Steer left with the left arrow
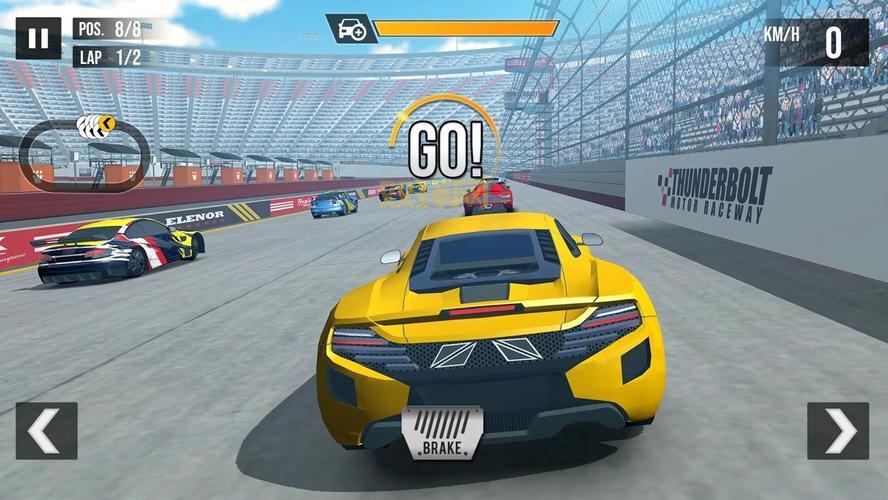The height and width of the screenshot is (500, 888). (46, 431)
